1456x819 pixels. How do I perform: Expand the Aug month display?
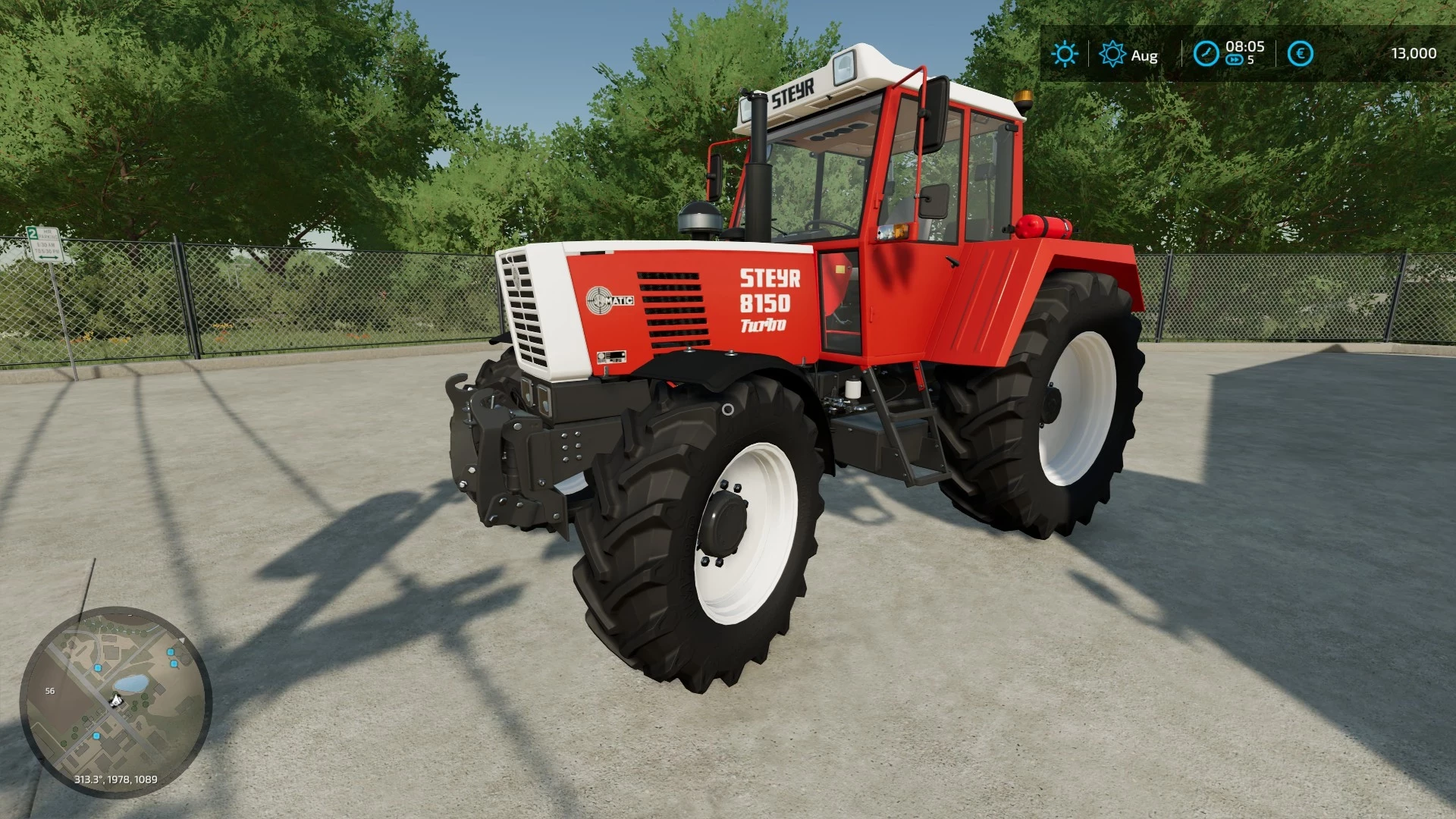tap(1145, 55)
